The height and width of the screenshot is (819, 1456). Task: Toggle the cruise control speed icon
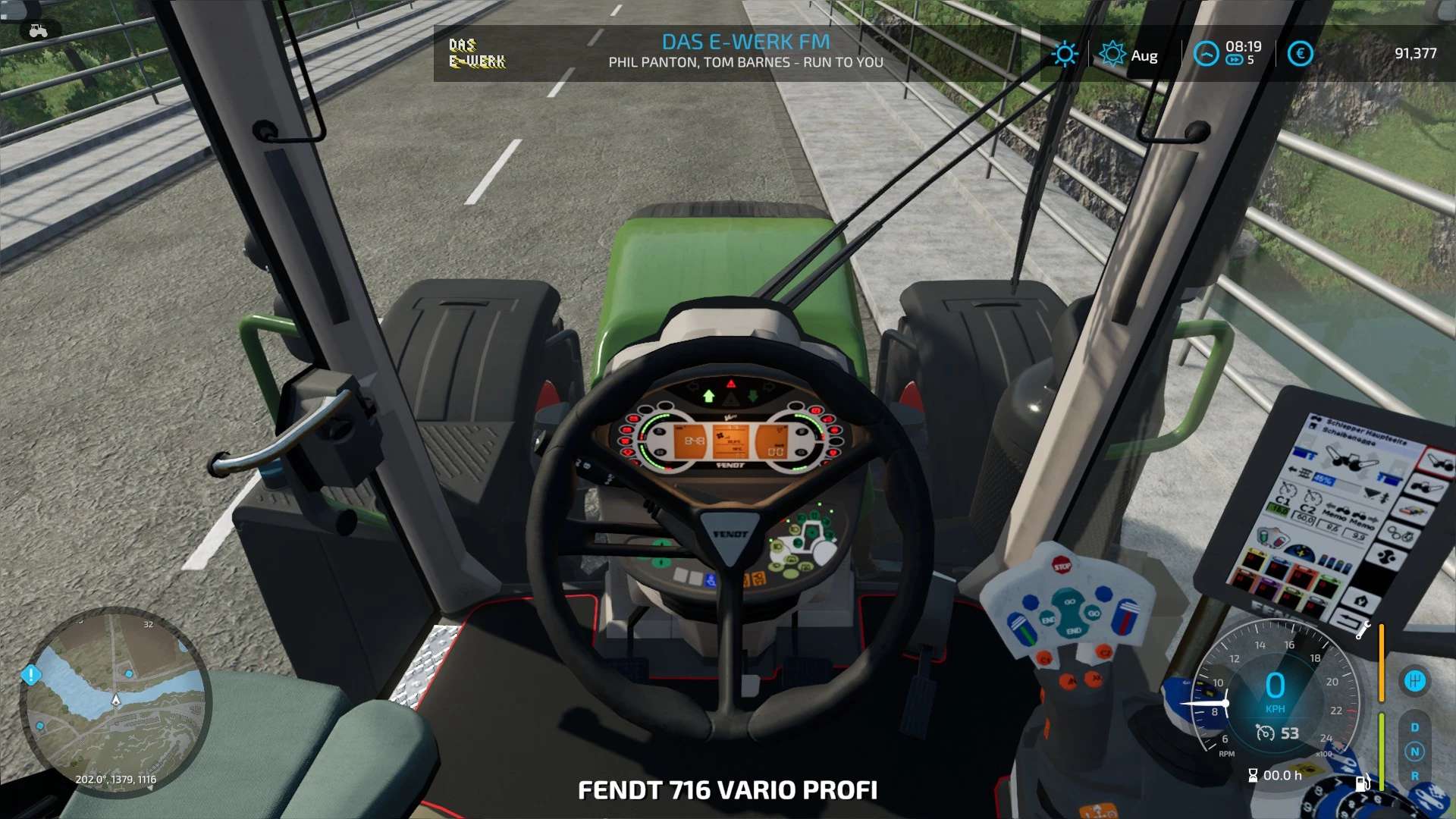pyautogui.click(x=1265, y=733)
